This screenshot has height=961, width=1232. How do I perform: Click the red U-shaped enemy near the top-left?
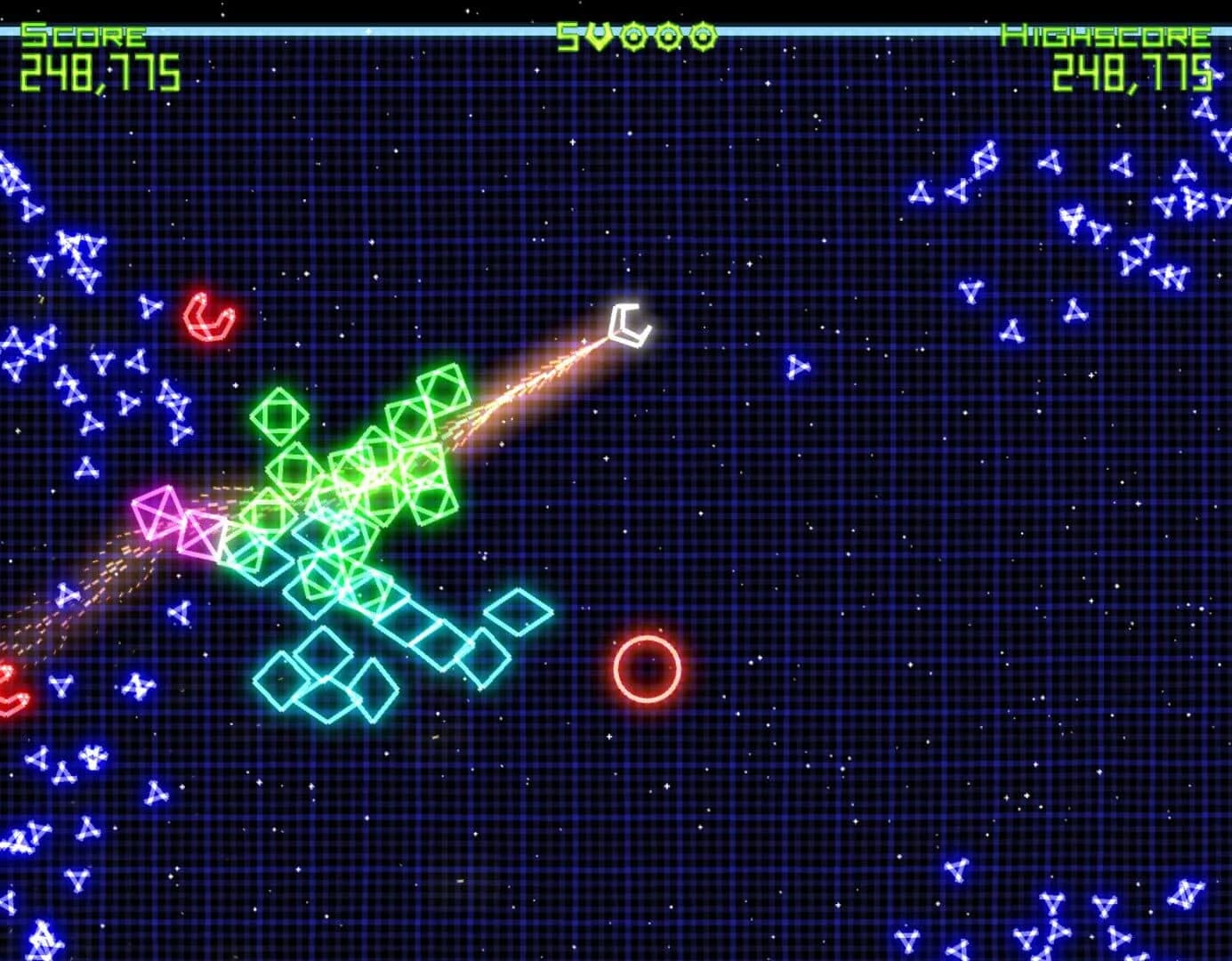pyautogui.click(x=207, y=319)
